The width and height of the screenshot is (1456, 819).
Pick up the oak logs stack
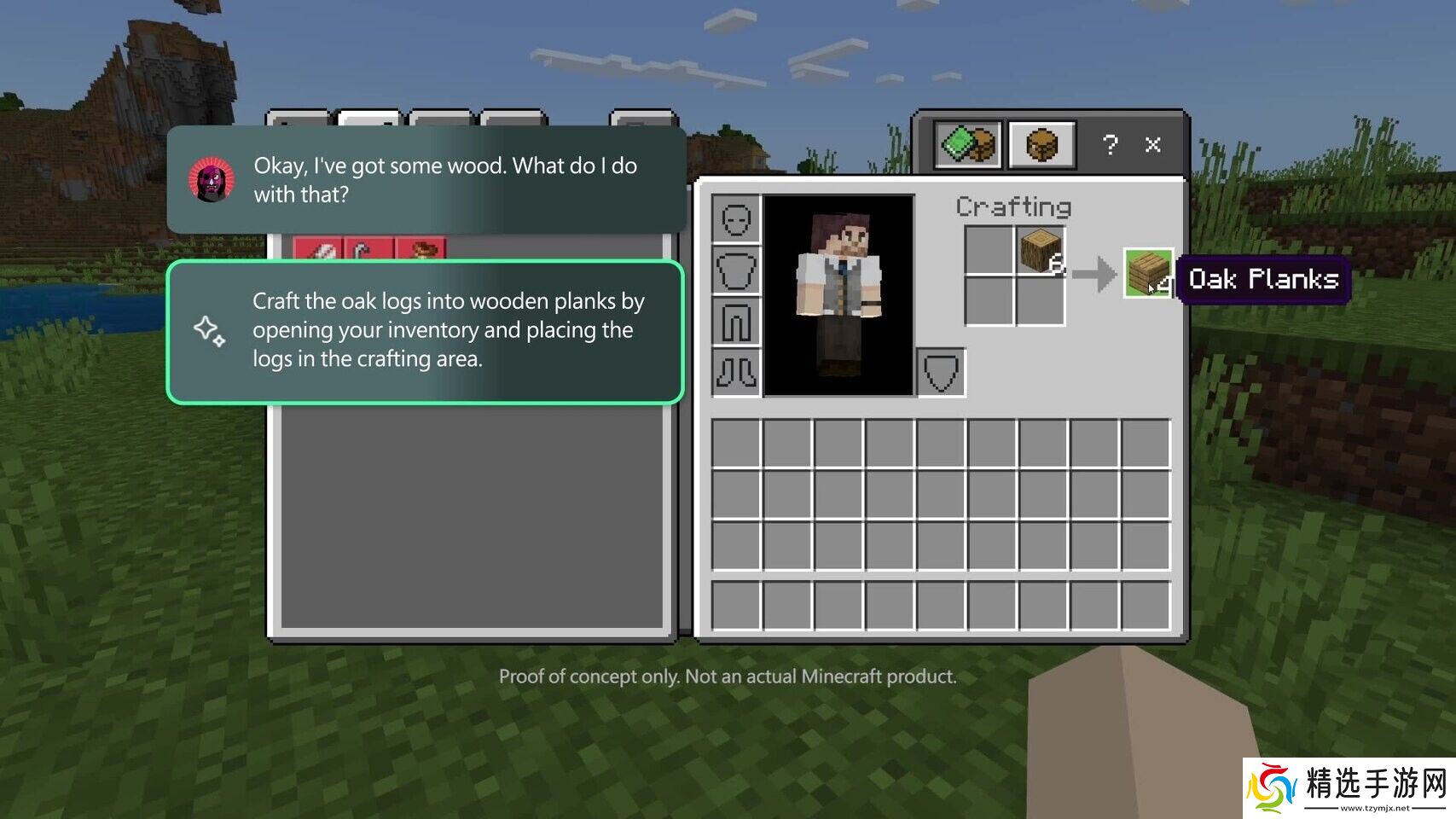point(1041,251)
